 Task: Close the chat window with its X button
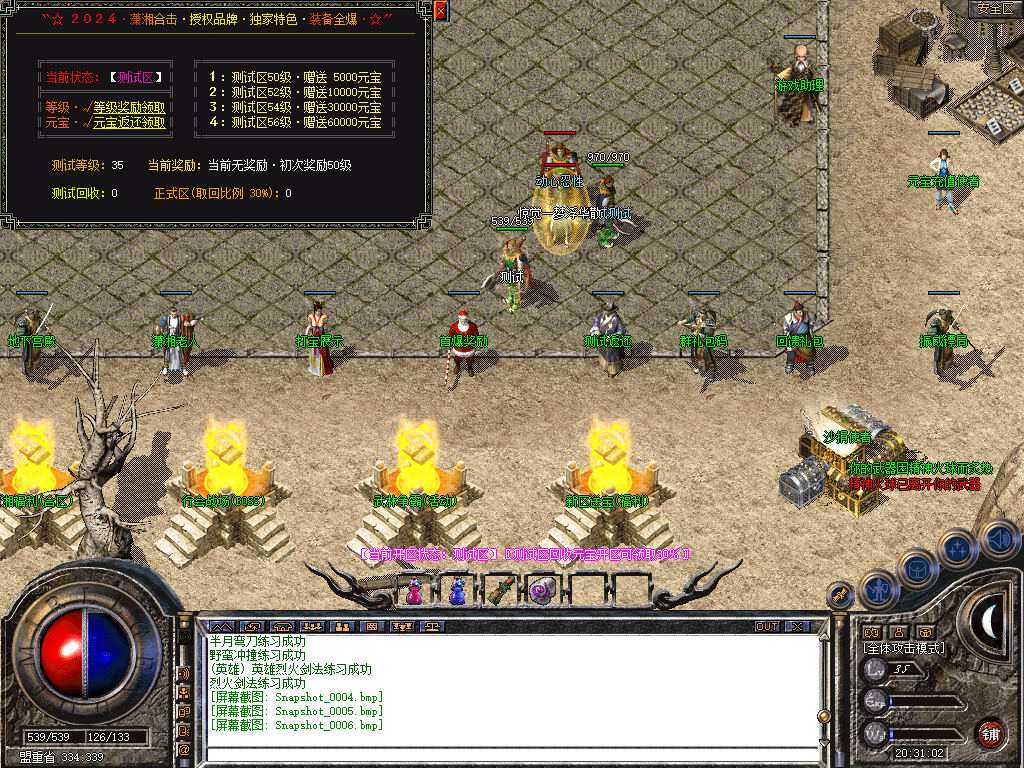(797, 626)
